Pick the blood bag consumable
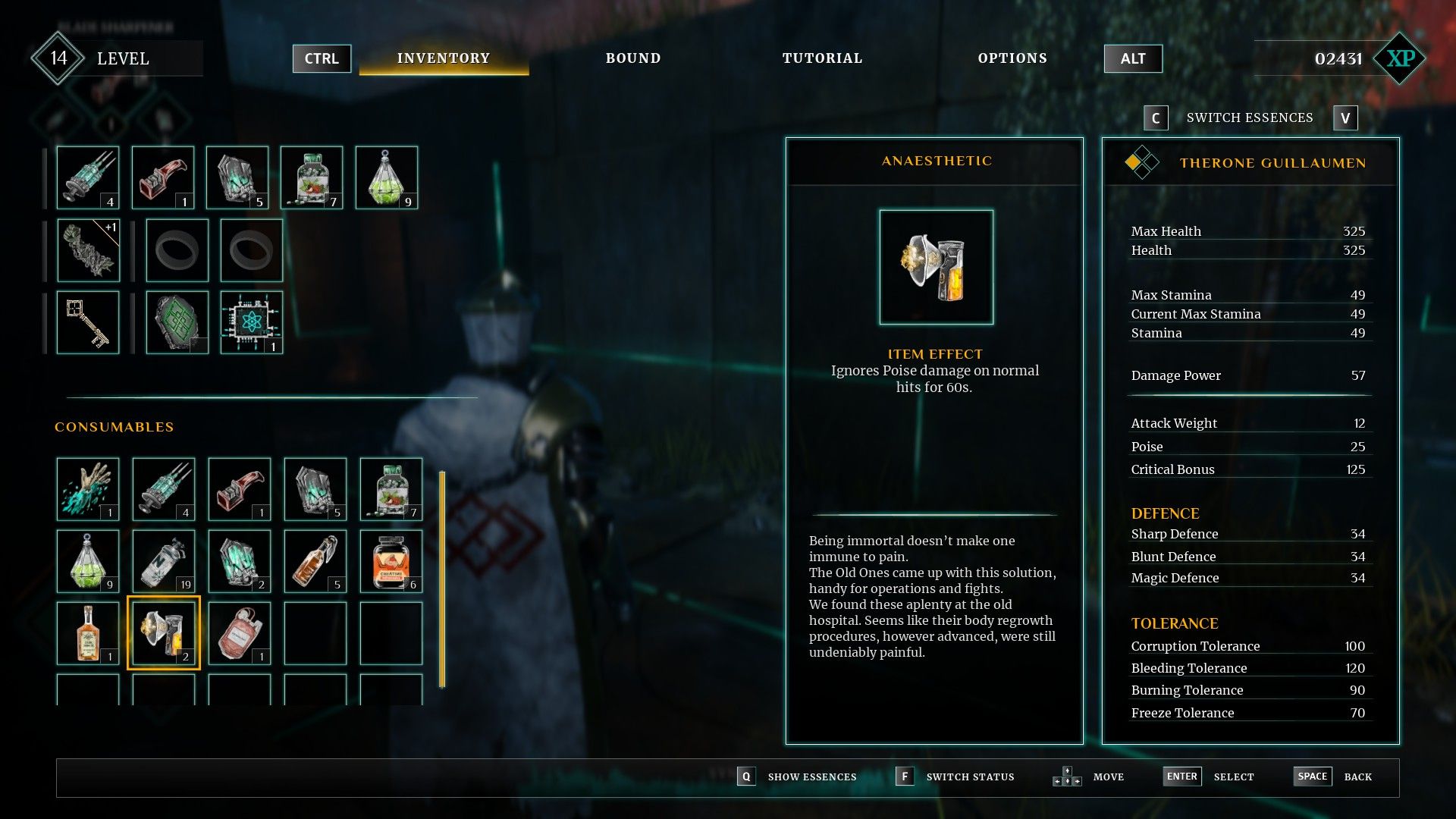The width and height of the screenshot is (1456, 819). pyautogui.click(x=240, y=633)
